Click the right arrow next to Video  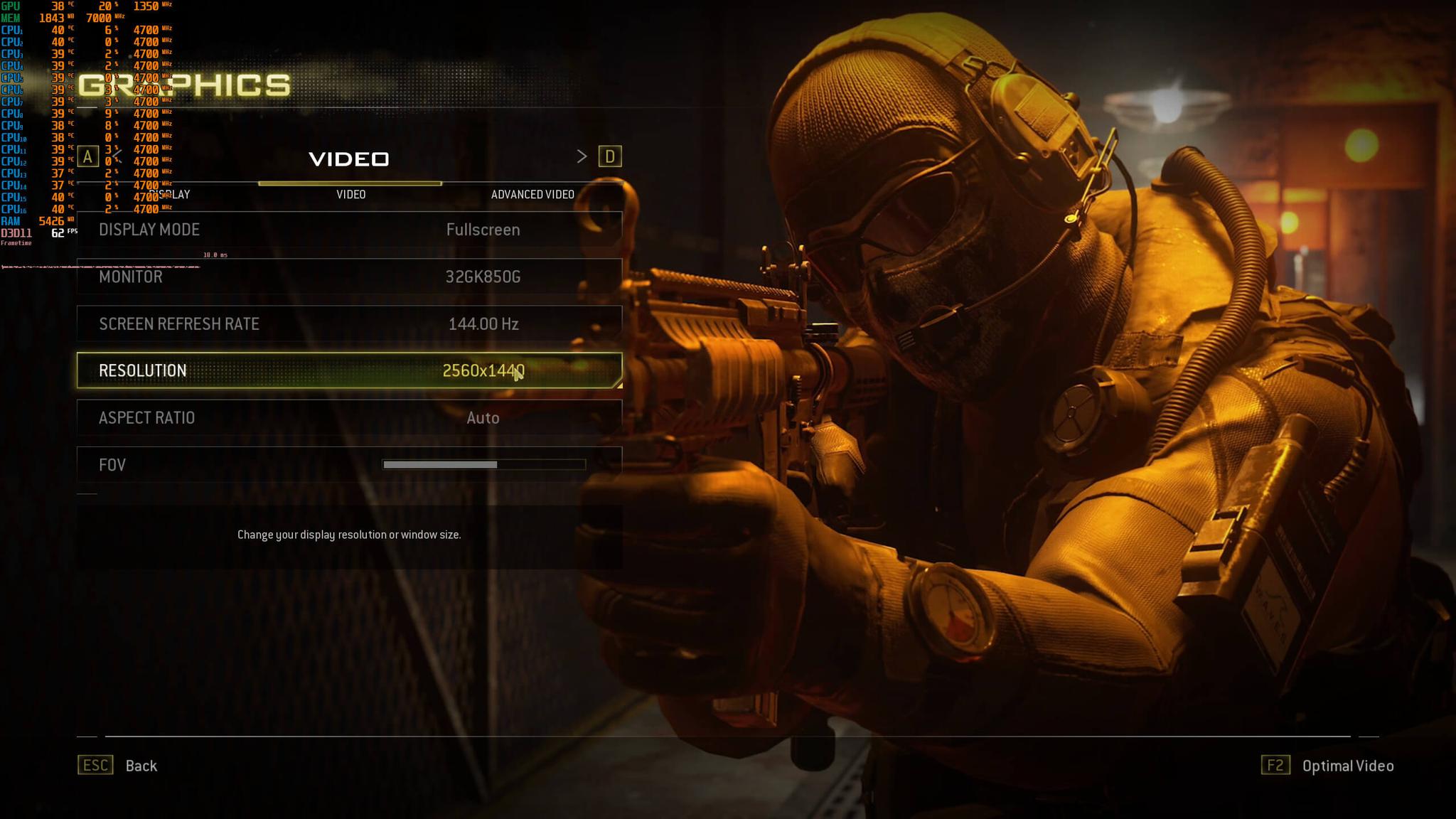click(x=582, y=156)
